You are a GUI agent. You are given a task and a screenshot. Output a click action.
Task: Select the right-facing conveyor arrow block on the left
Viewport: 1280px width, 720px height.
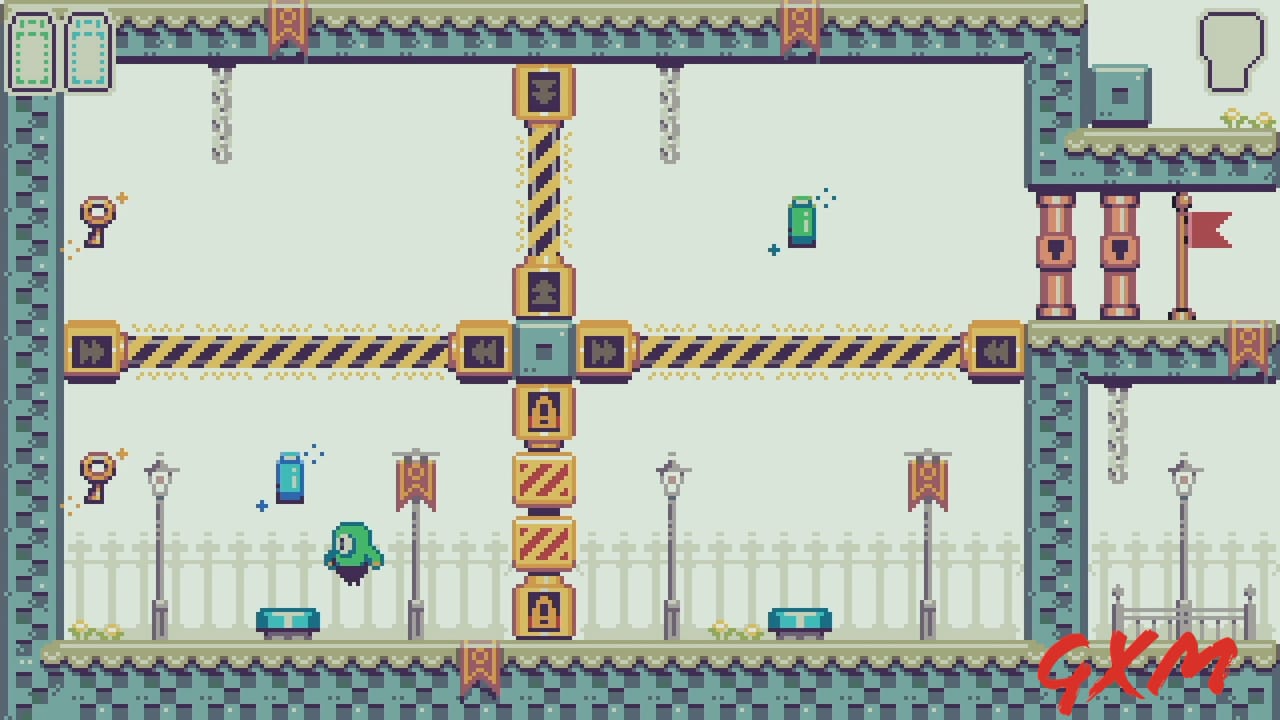[x=90, y=349]
